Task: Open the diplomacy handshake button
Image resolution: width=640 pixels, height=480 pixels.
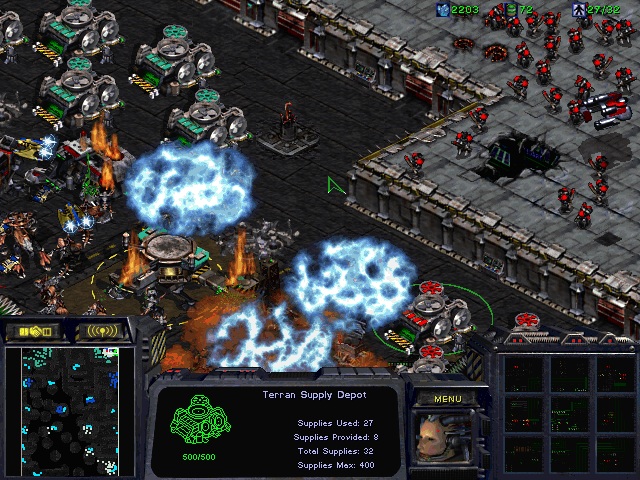Action: (x=30, y=331)
